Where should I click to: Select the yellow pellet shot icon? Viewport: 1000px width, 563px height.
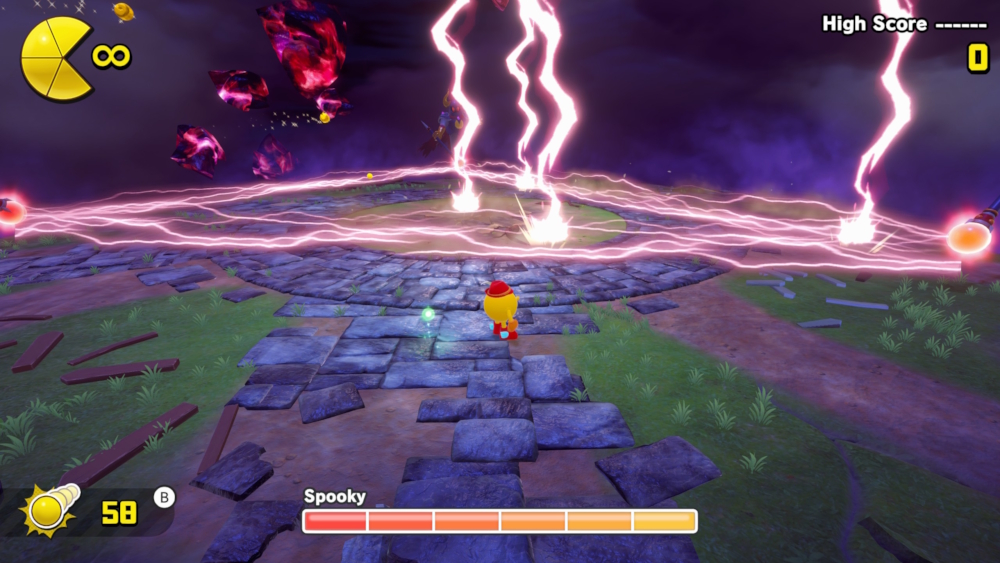50,508
